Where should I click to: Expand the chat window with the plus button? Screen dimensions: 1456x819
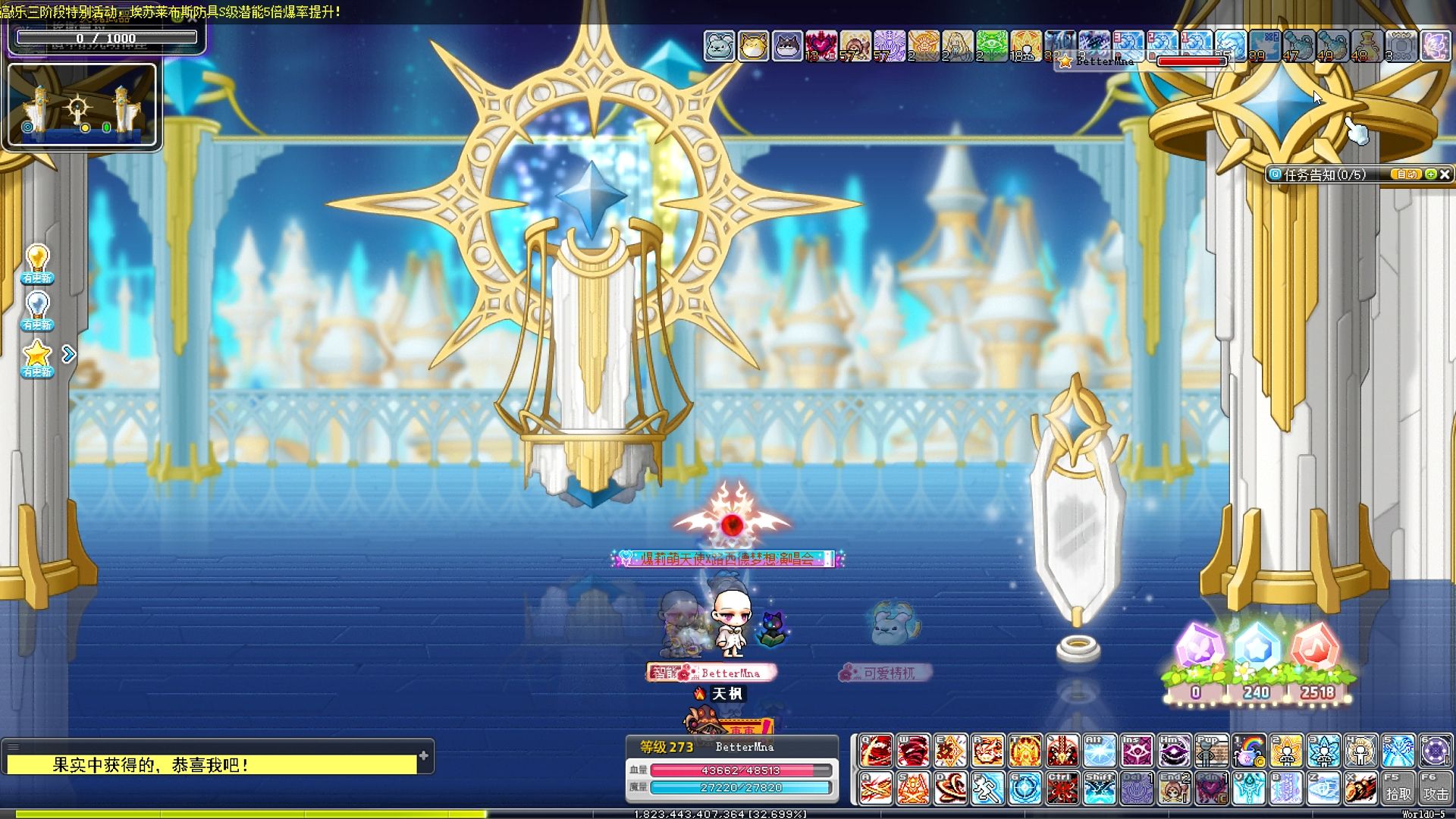tap(424, 755)
